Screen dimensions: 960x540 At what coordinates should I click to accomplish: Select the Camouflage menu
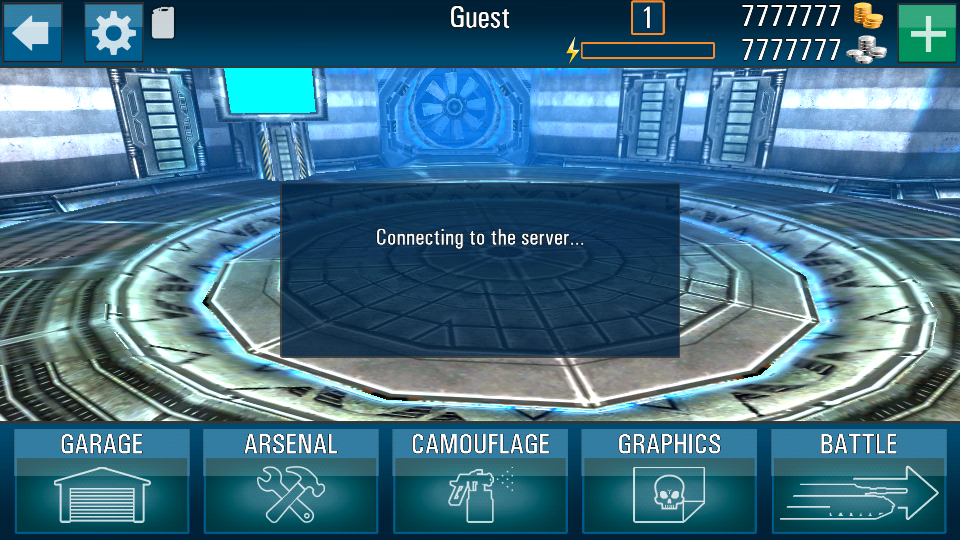(x=480, y=481)
